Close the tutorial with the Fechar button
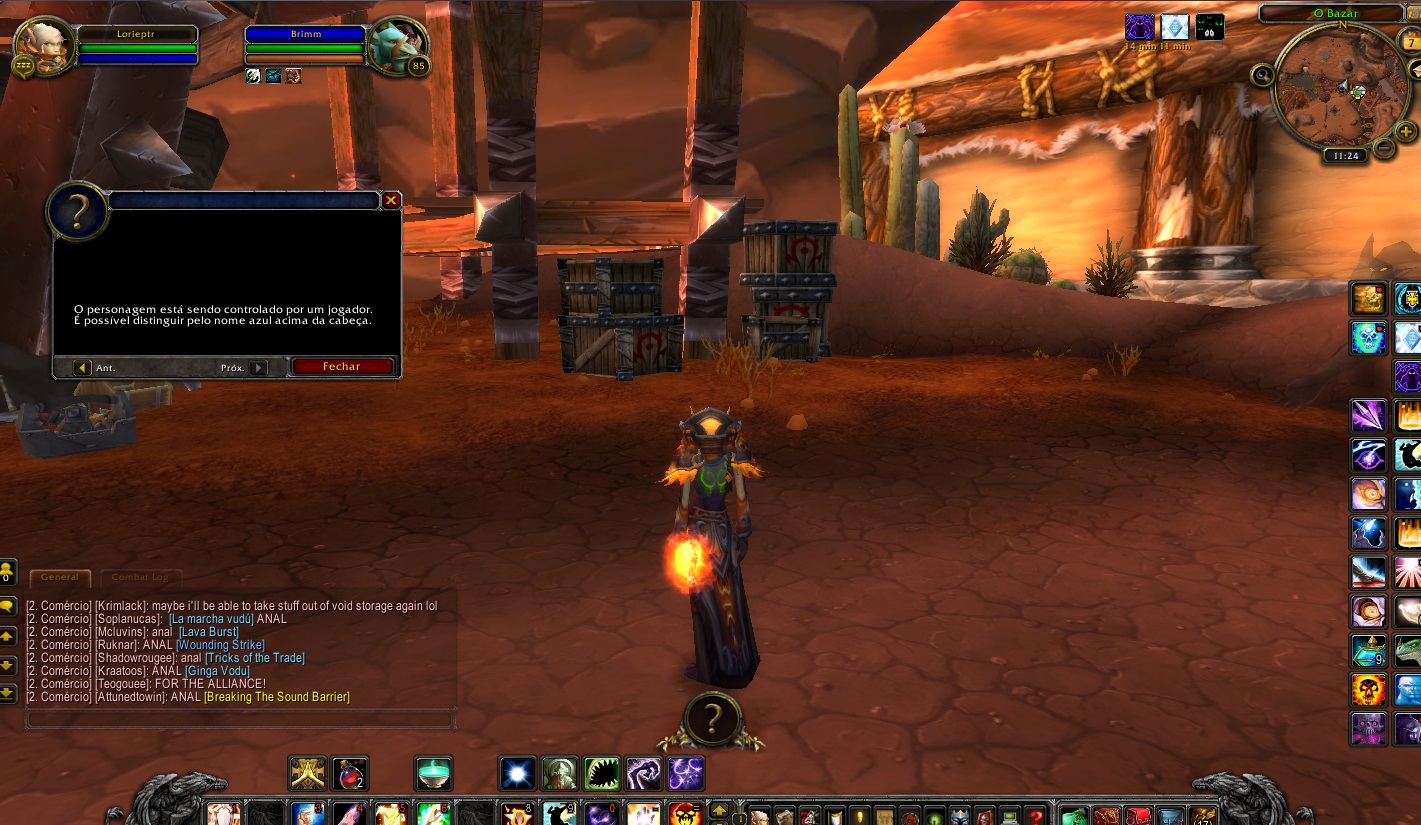1421x825 pixels. (342, 367)
